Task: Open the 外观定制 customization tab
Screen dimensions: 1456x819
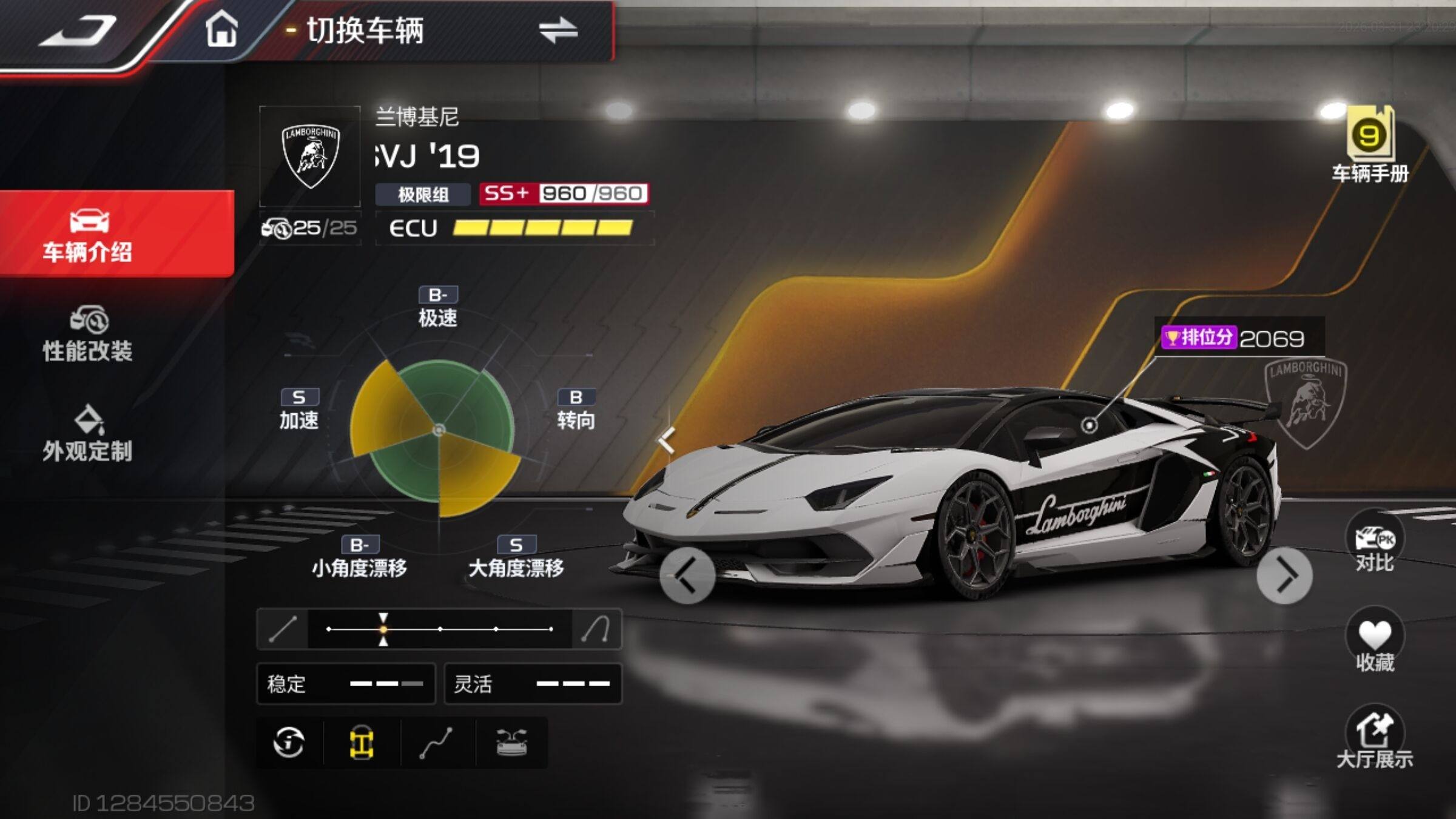Action: coord(88,434)
